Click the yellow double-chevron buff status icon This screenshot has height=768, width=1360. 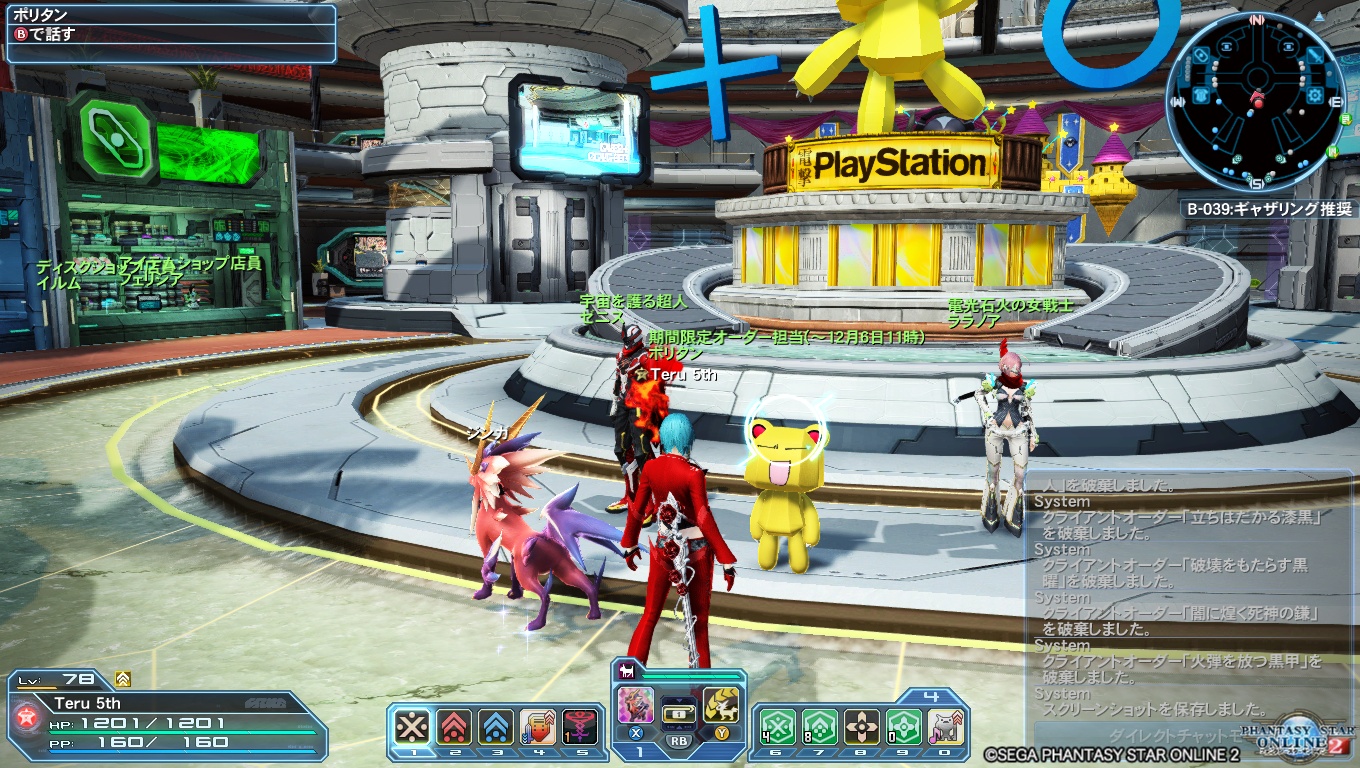tap(123, 679)
